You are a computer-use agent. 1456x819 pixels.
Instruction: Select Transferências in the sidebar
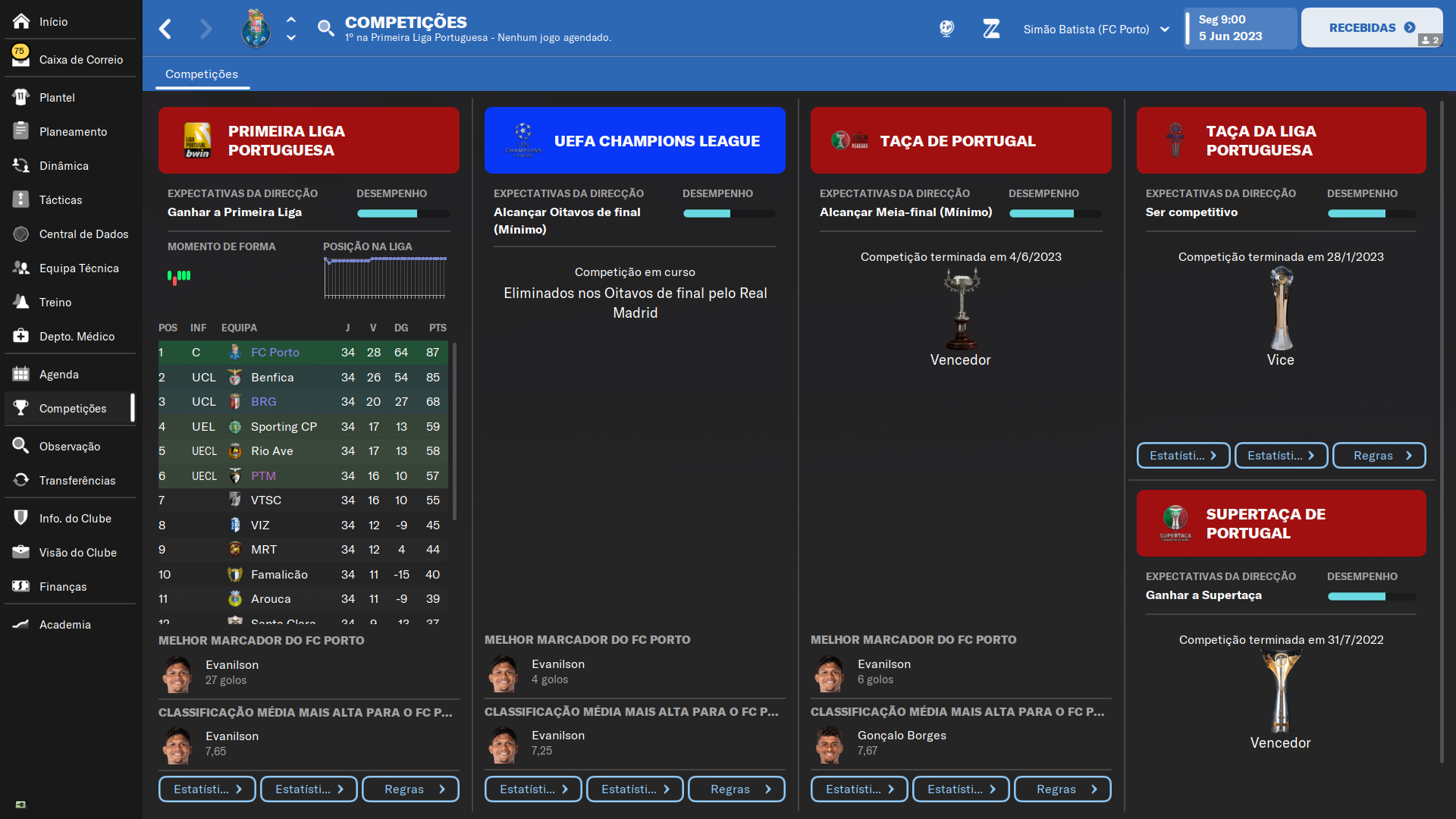tap(77, 481)
